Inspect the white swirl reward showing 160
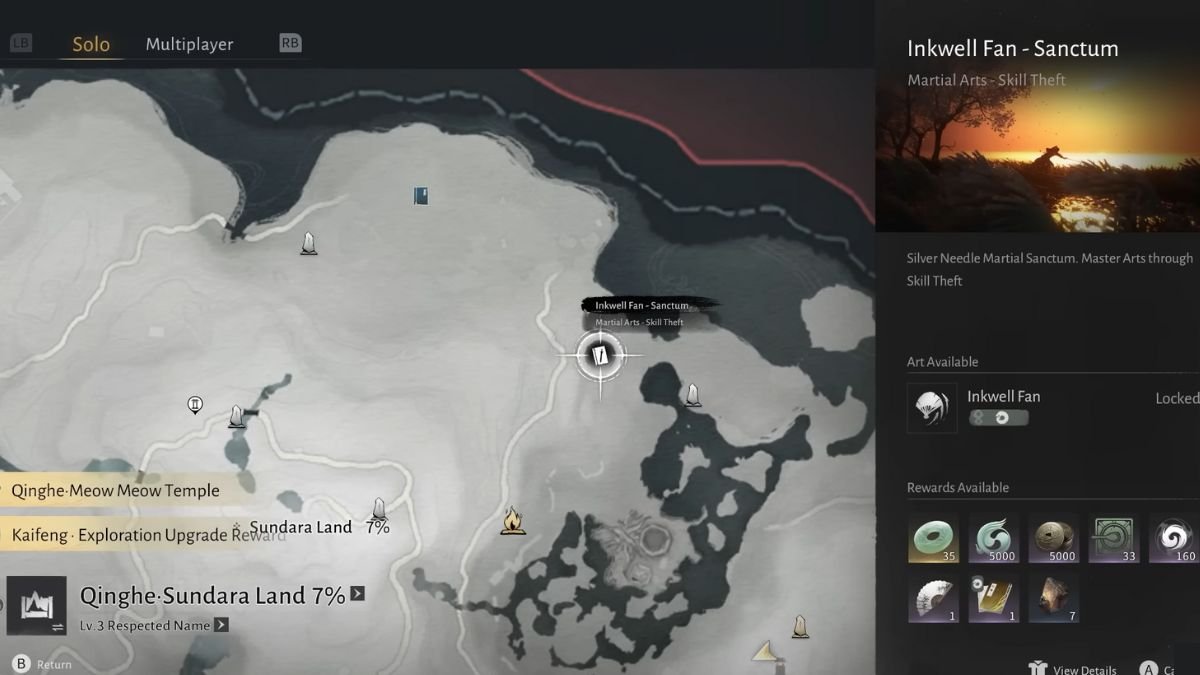The width and height of the screenshot is (1200, 675). [1173, 538]
